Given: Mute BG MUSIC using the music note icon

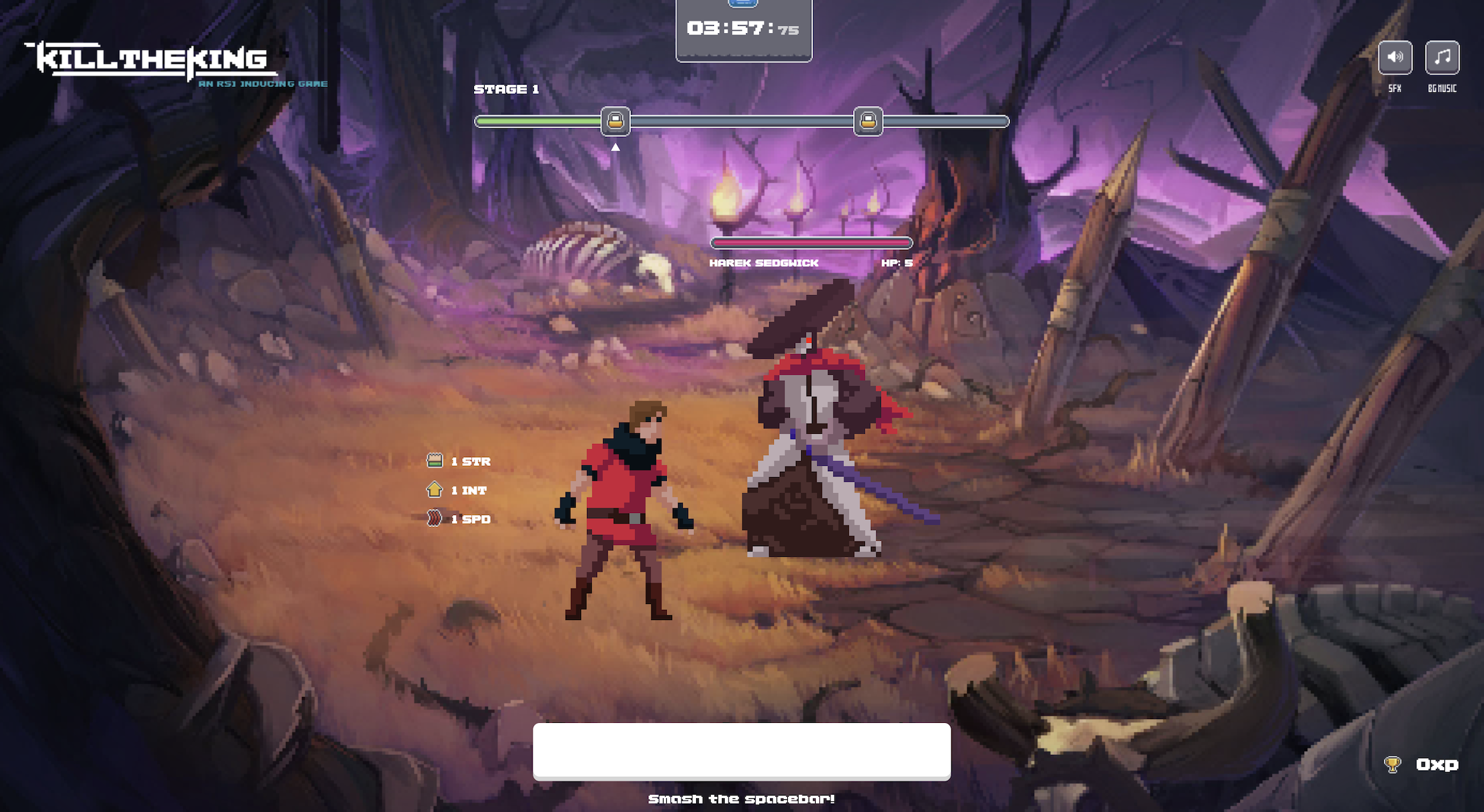Looking at the screenshot, I should point(1441,58).
